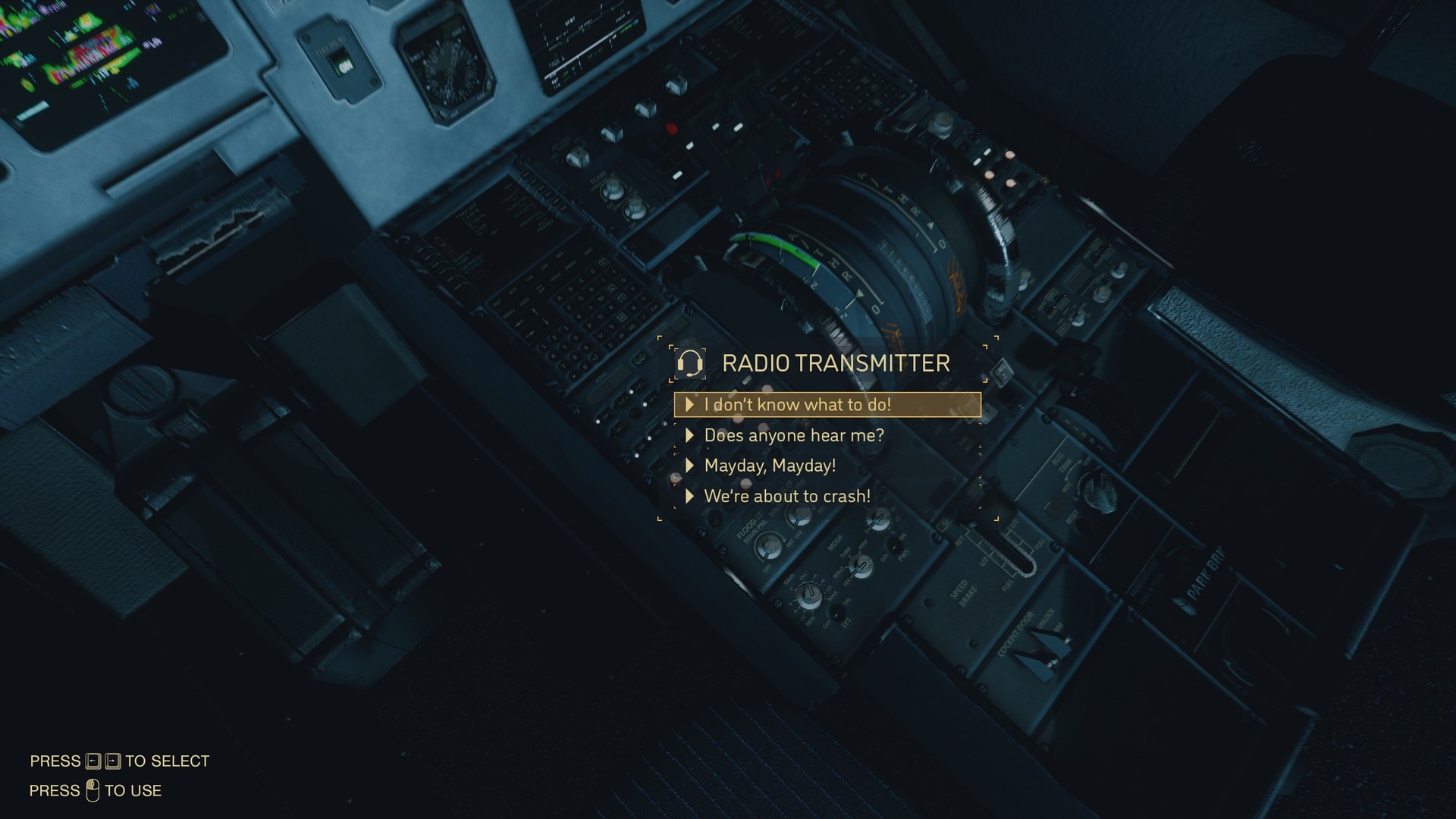
Task: Click the arrow icon beside "I don't know what to do!"
Action: point(691,405)
